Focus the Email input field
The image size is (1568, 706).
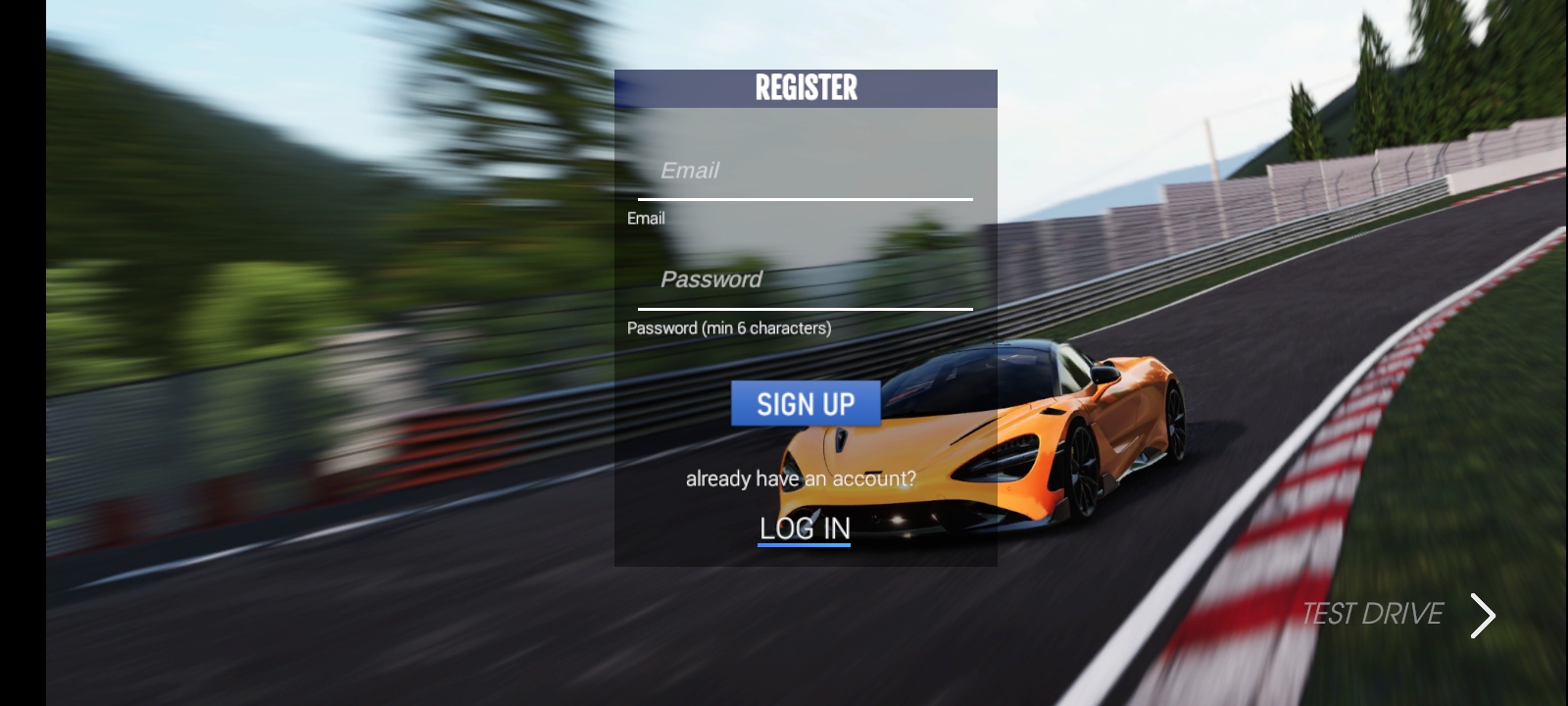805,172
